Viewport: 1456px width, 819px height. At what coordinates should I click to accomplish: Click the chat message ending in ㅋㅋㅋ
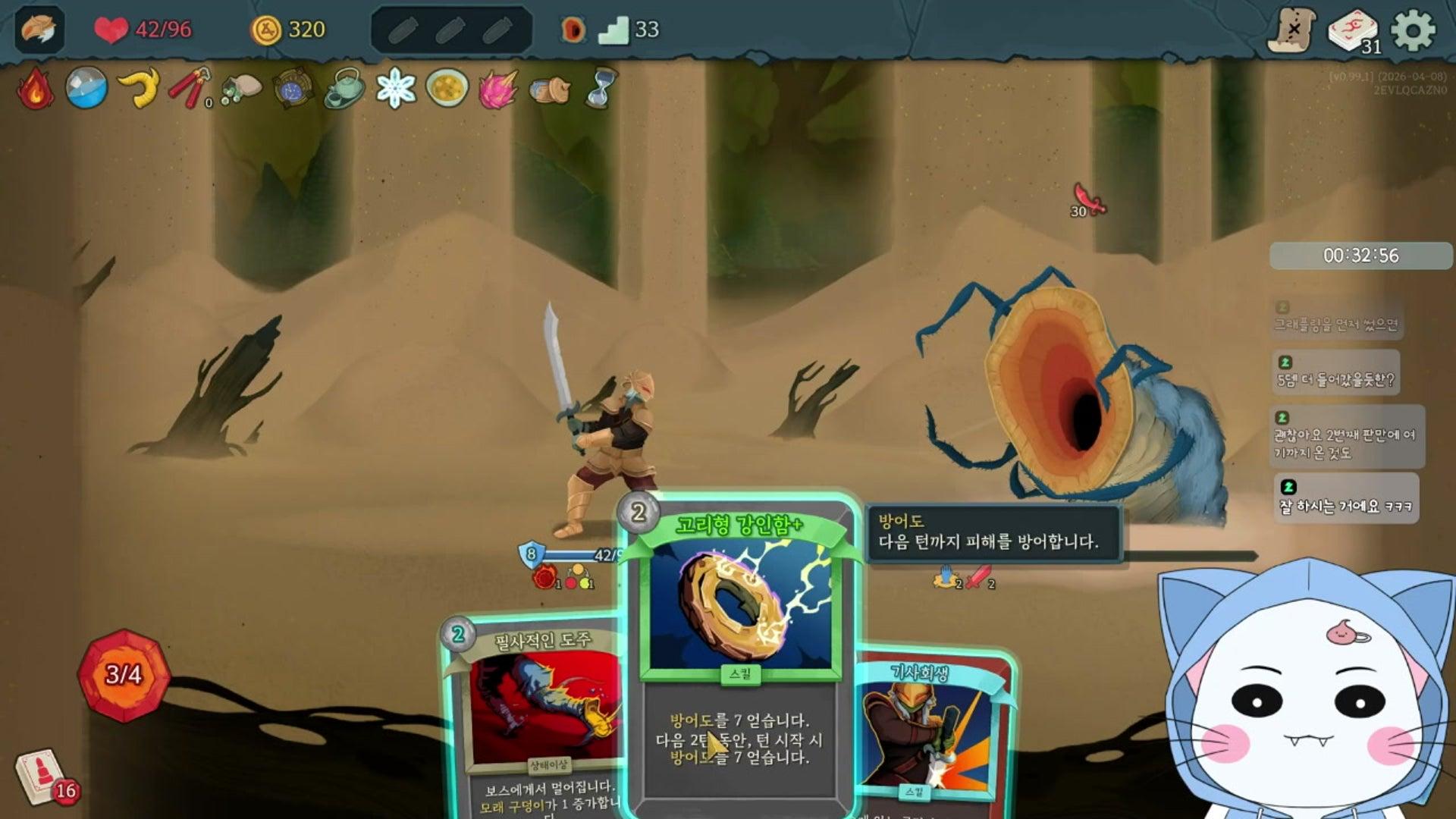point(1345,498)
